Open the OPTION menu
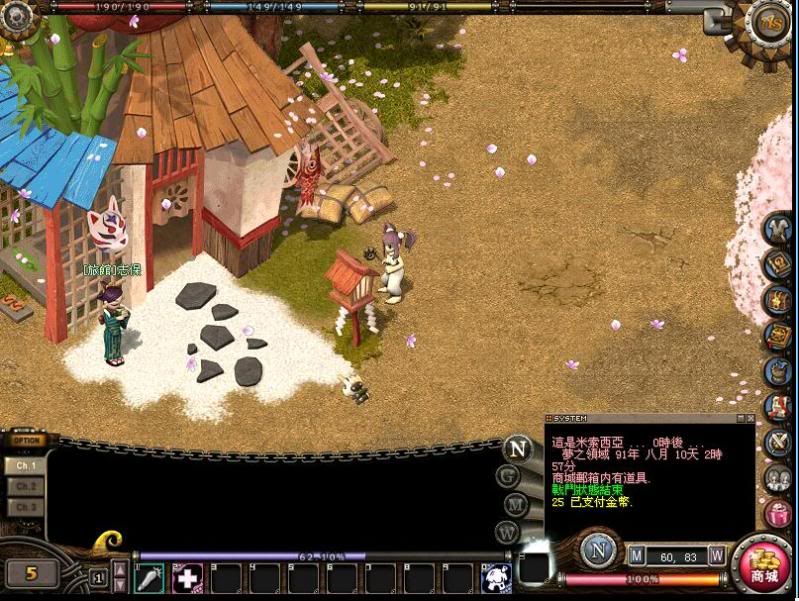The image size is (799, 601). tap(27, 441)
